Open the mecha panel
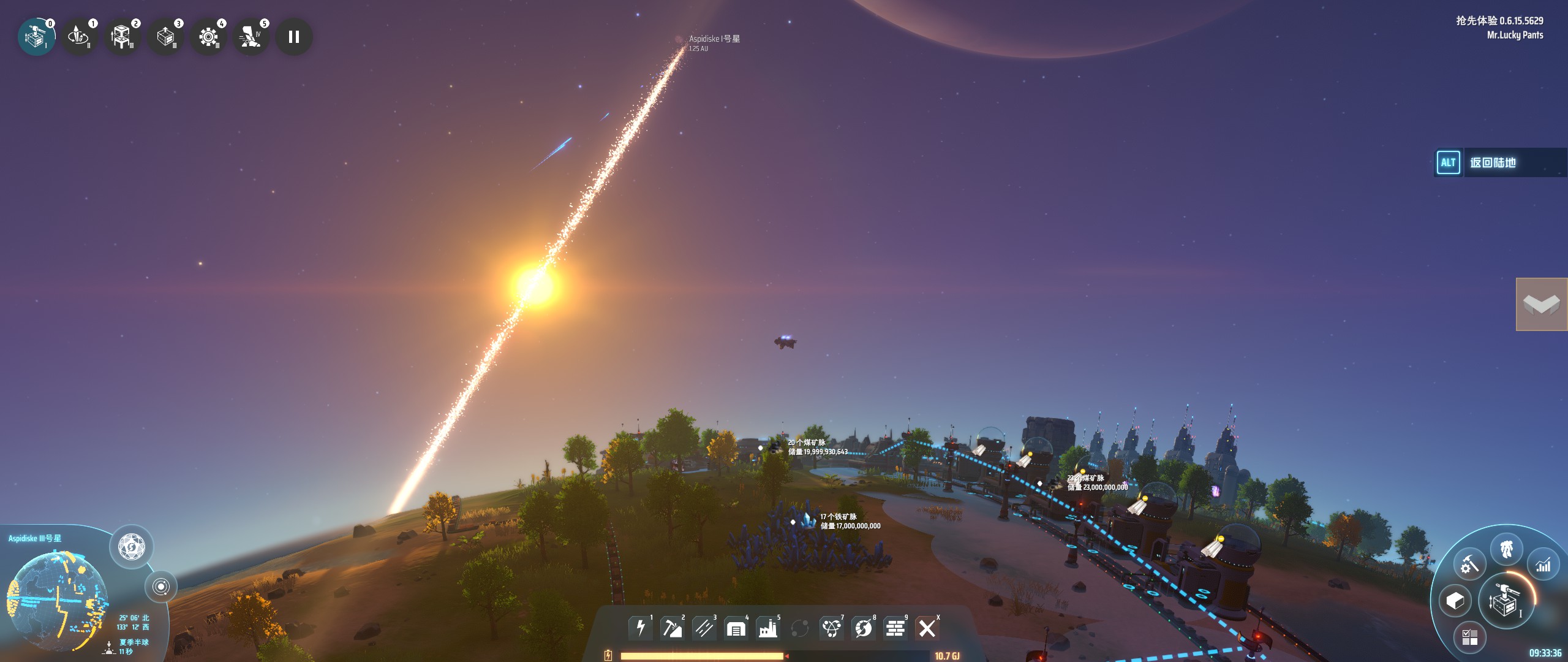This screenshot has width=1568, height=662. 1507,549
